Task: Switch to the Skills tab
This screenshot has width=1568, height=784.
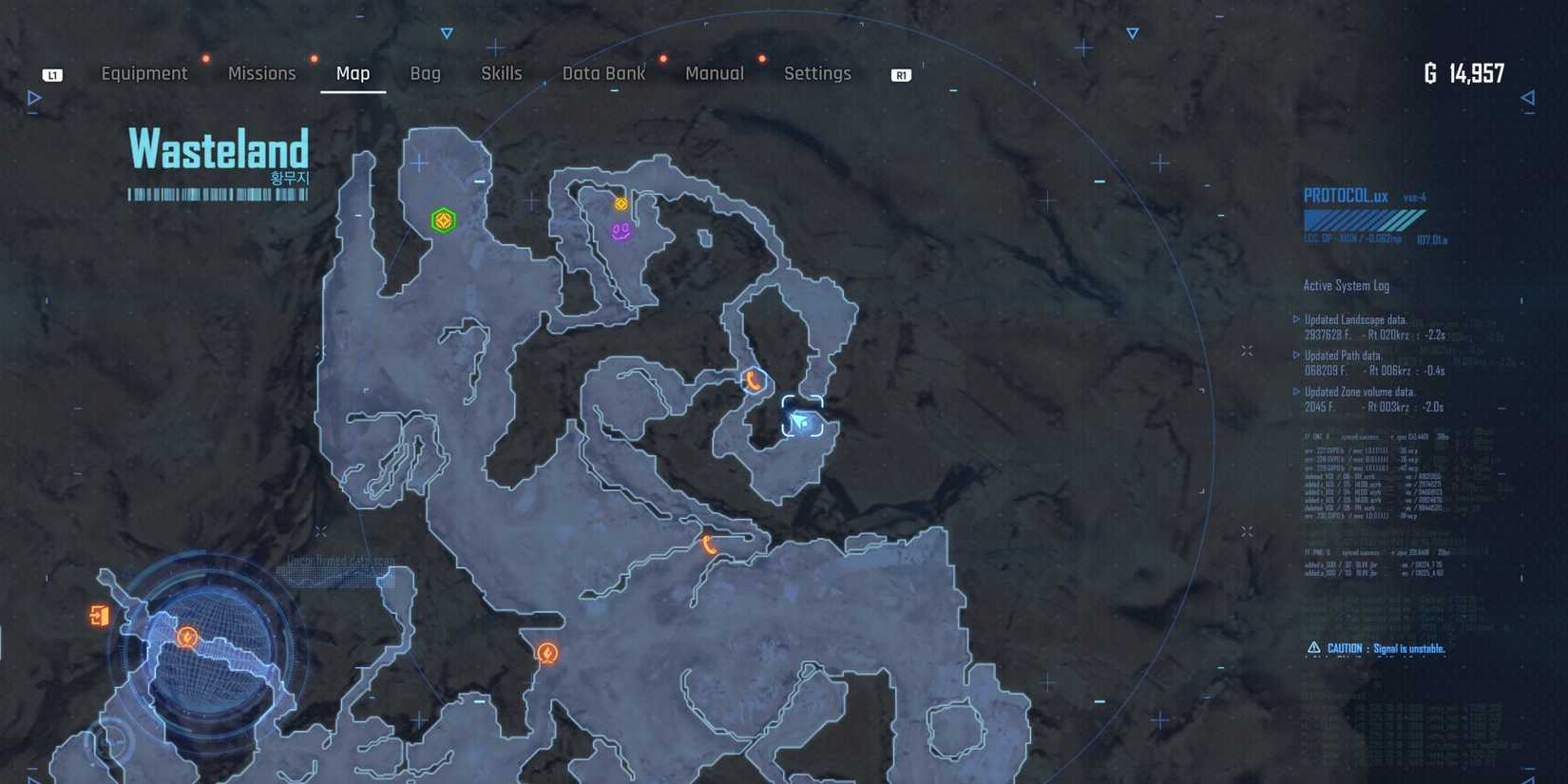Action: pyautogui.click(x=501, y=73)
